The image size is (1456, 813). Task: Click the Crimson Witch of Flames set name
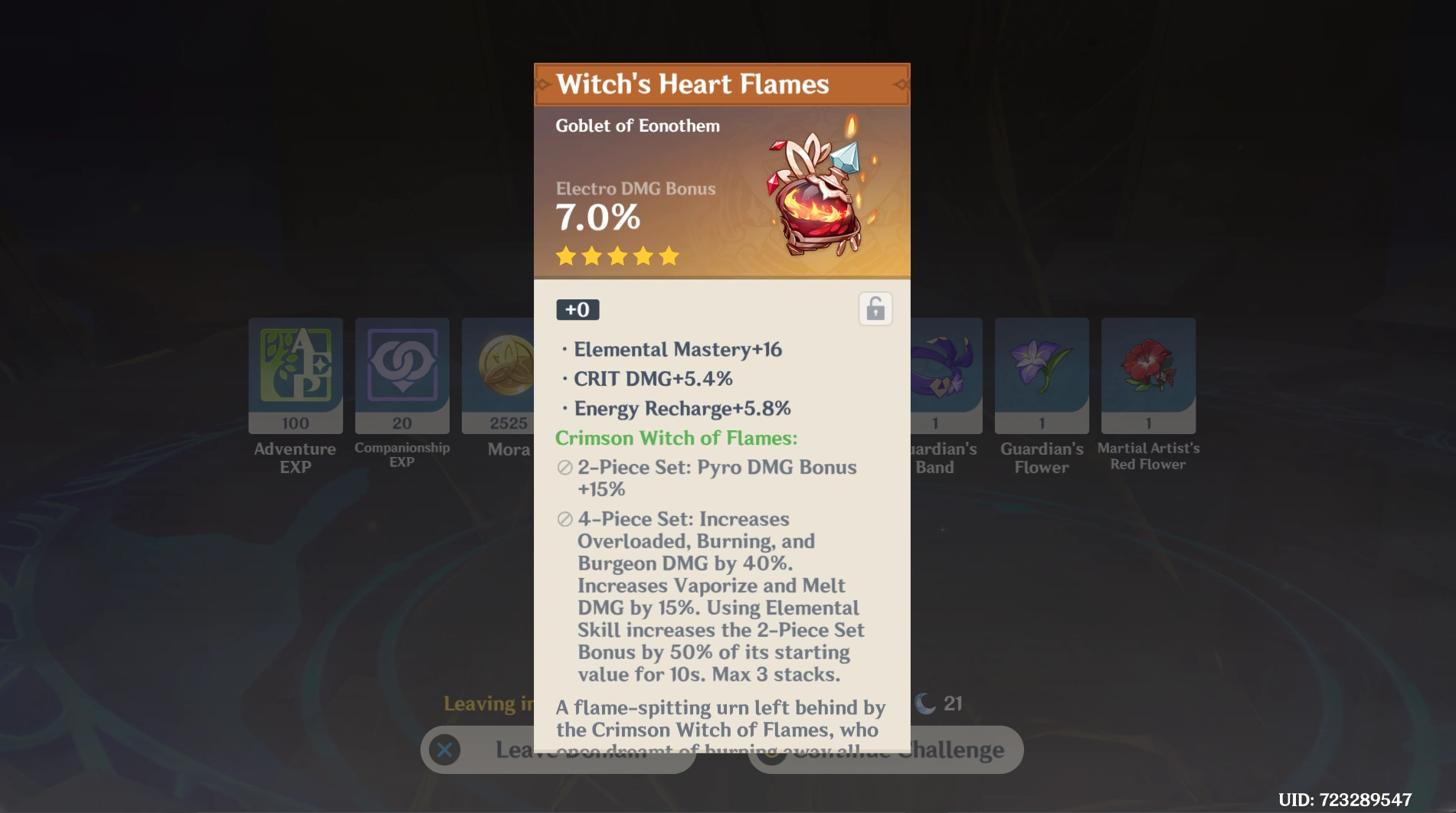click(x=675, y=438)
